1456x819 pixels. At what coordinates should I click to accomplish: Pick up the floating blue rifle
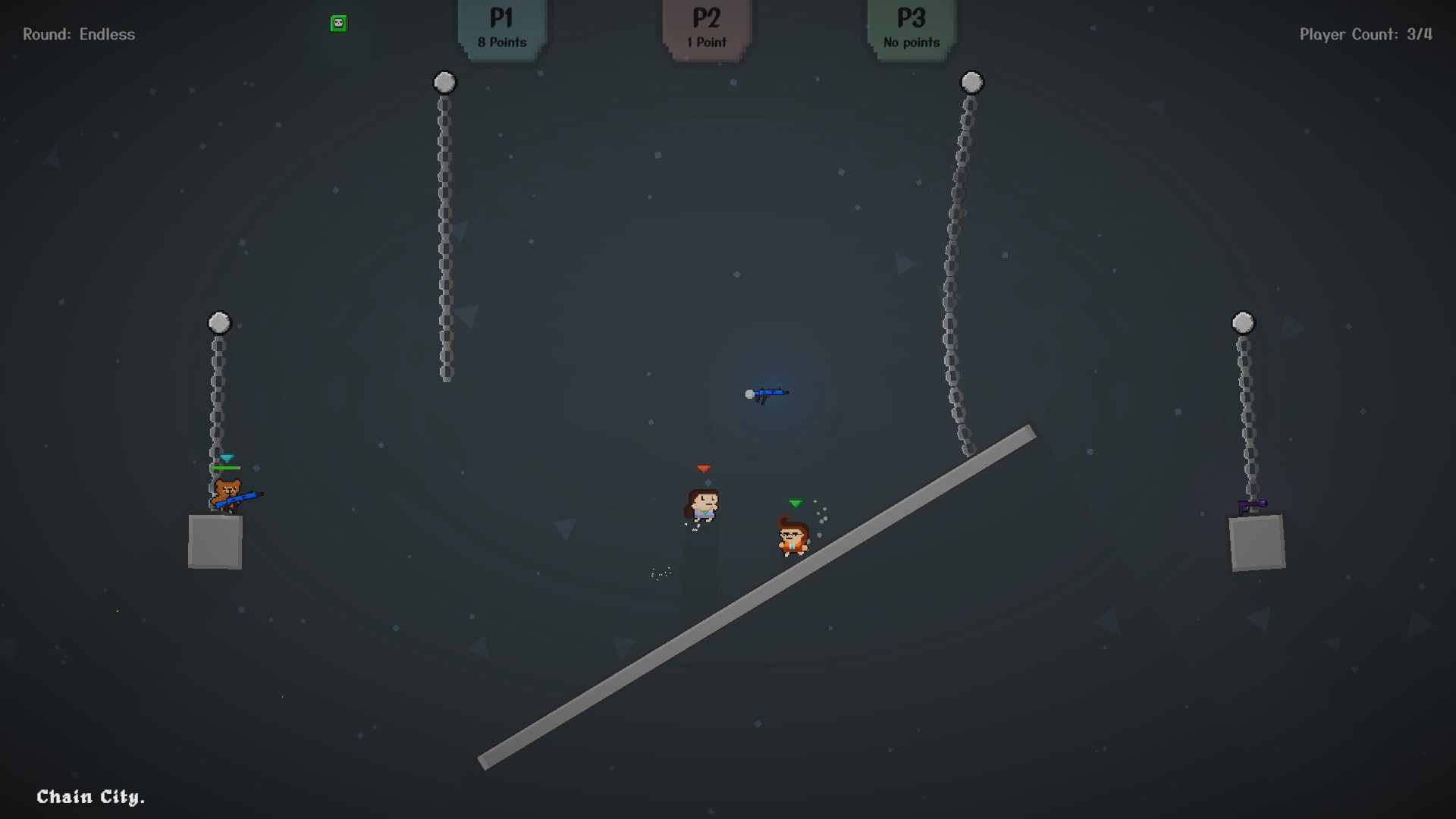[x=770, y=394]
